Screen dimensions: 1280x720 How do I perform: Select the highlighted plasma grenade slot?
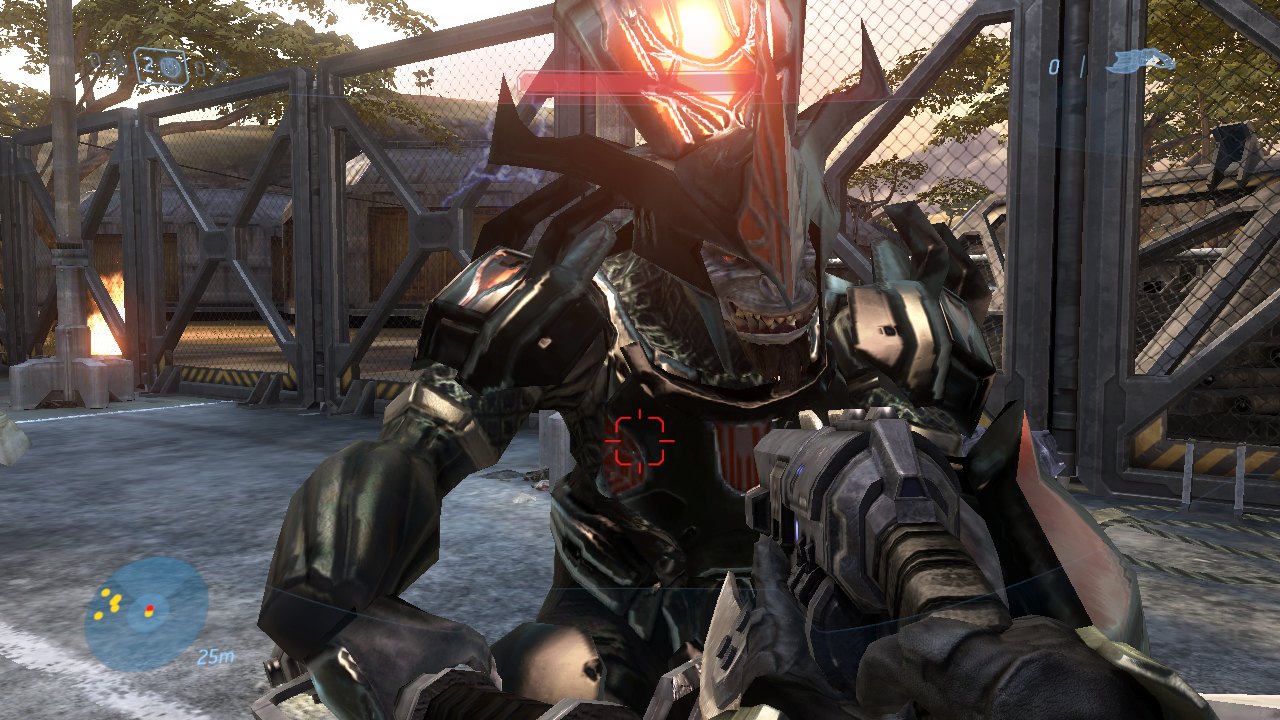[160, 67]
